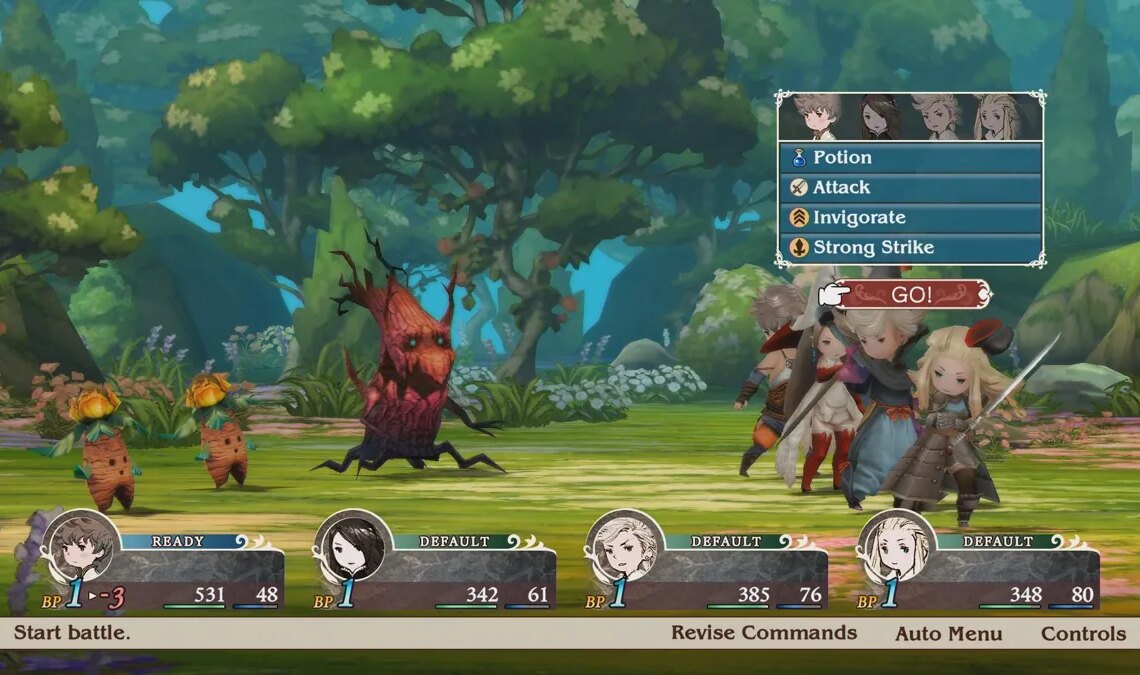
Task: Click the black-haired portrait in command queue
Action: 876,117
